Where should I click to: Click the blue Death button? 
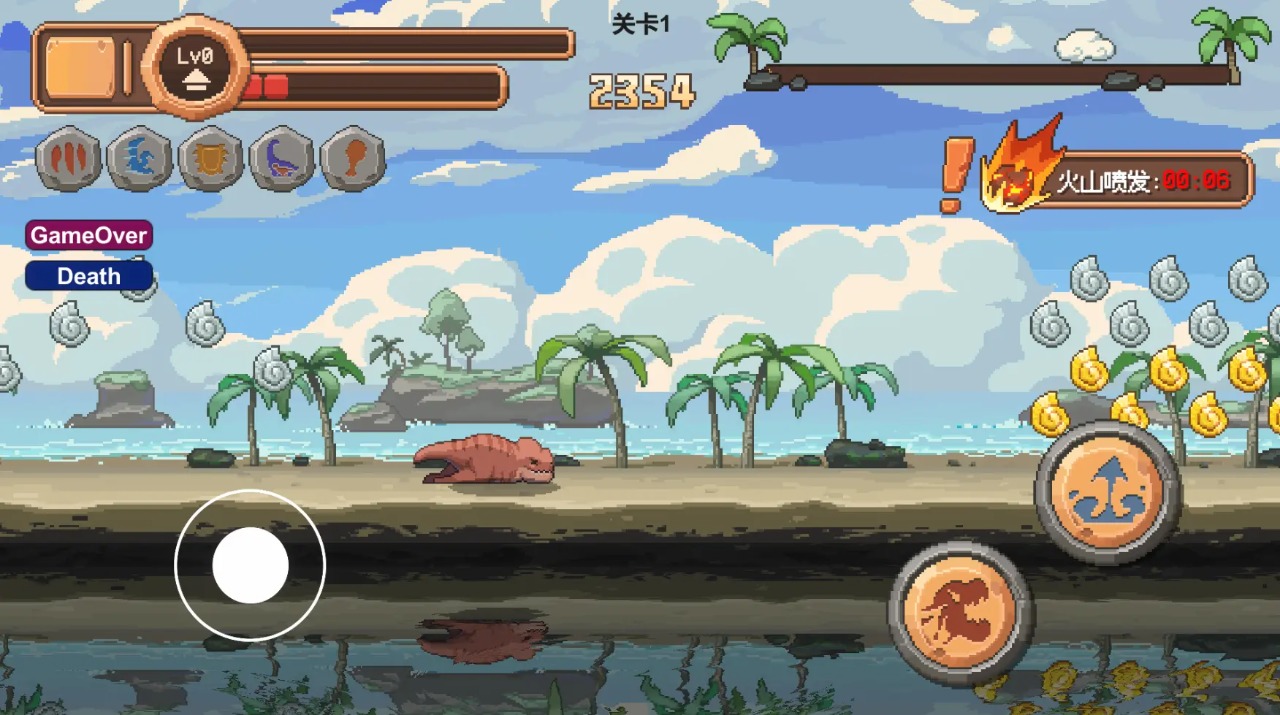pyautogui.click(x=88, y=276)
